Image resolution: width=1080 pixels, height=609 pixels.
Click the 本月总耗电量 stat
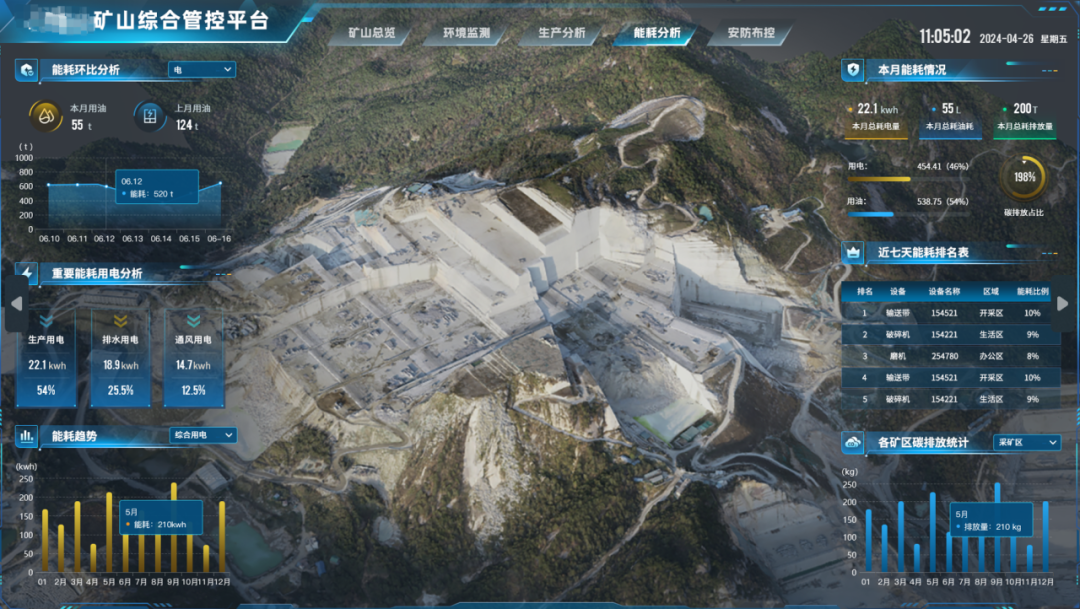point(876,116)
